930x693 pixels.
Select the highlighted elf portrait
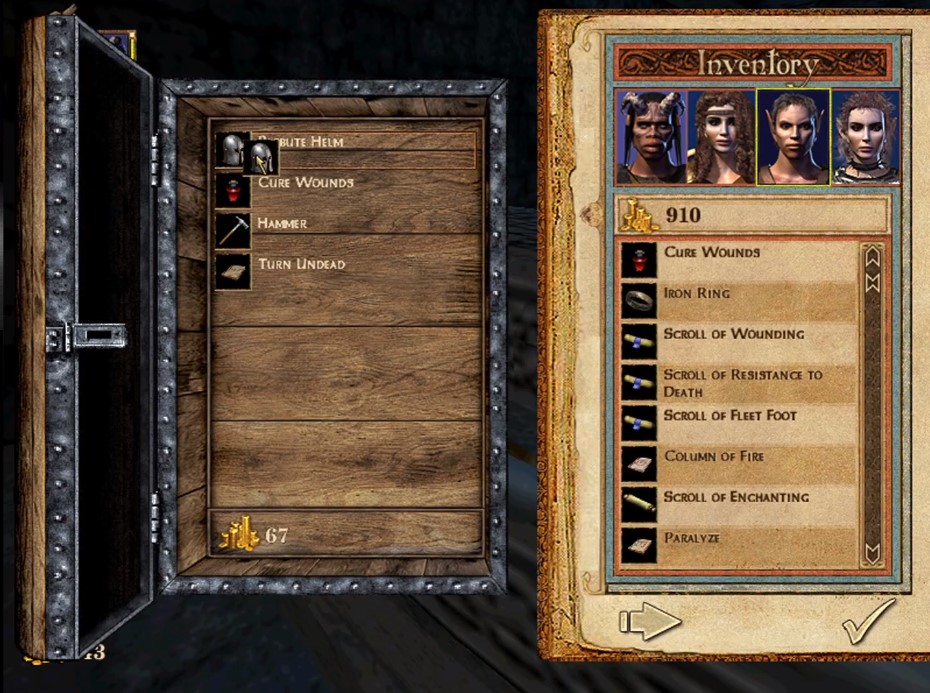pyautogui.click(x=793, y=137)
